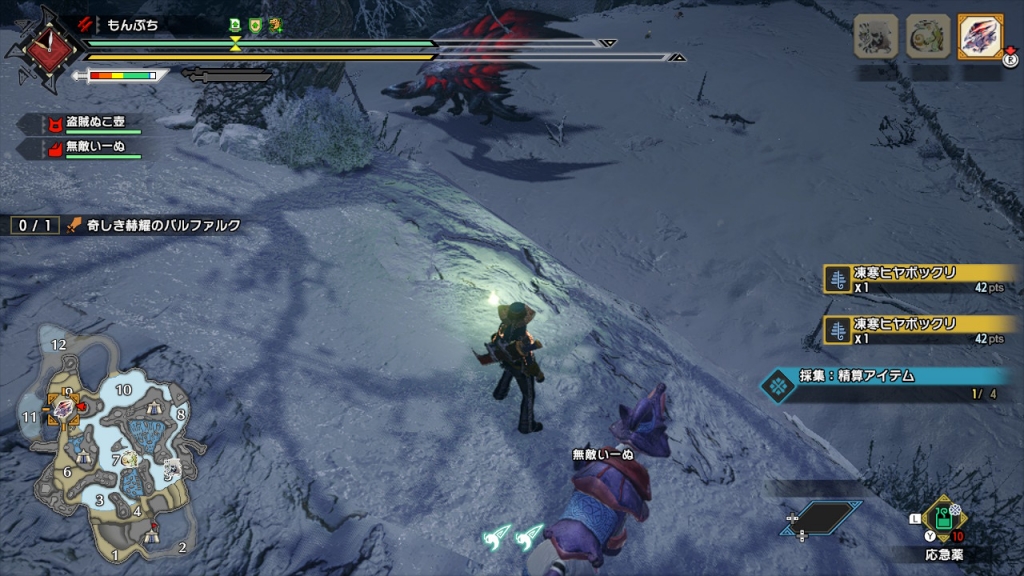The height and width of the screenshot is (576, 1024).
Task: Select the highlighted Valstrax monster icon
Action: coord(980,37)
